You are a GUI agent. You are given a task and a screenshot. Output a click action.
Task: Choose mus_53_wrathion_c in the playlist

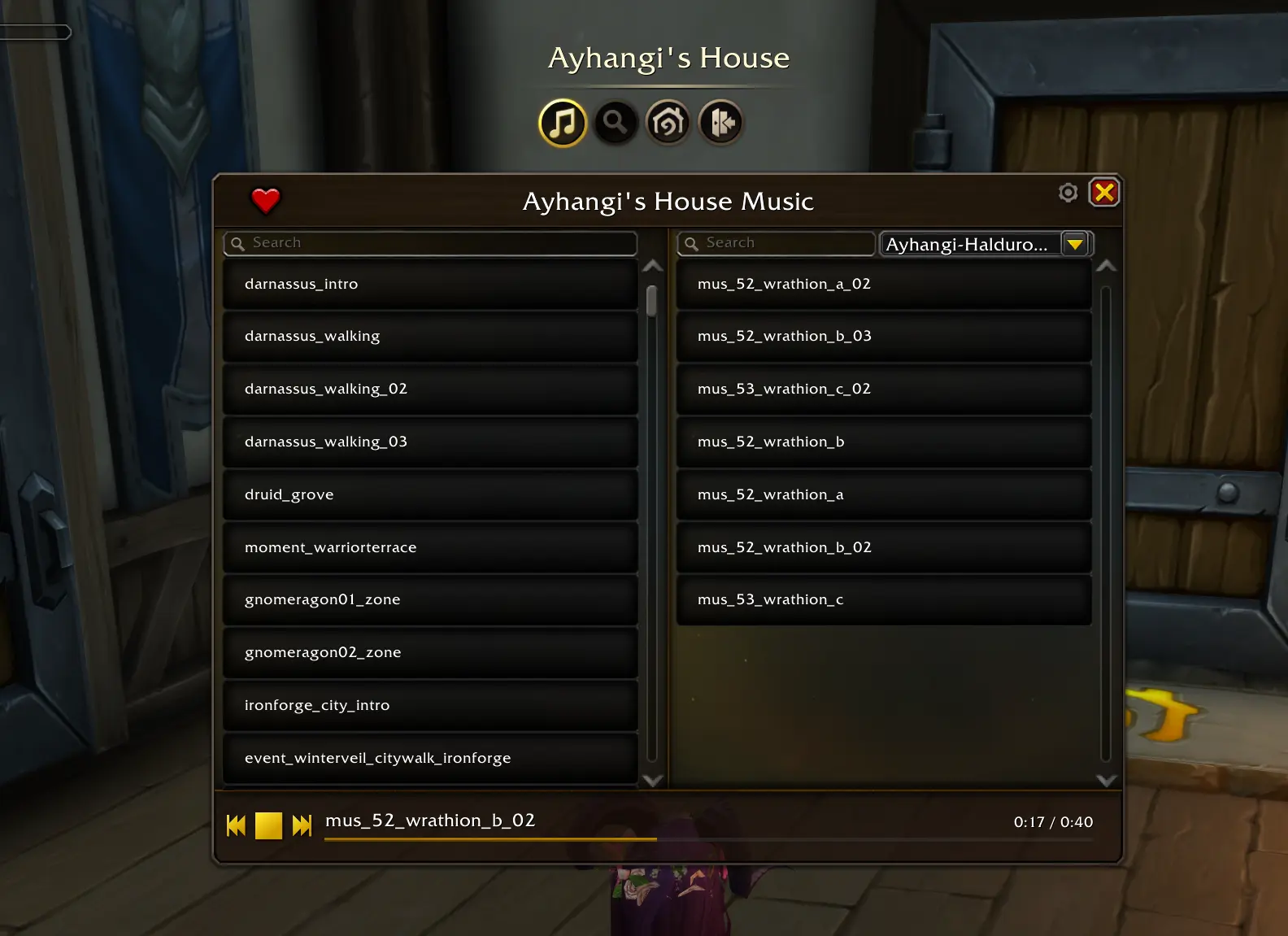click(883, 599)
